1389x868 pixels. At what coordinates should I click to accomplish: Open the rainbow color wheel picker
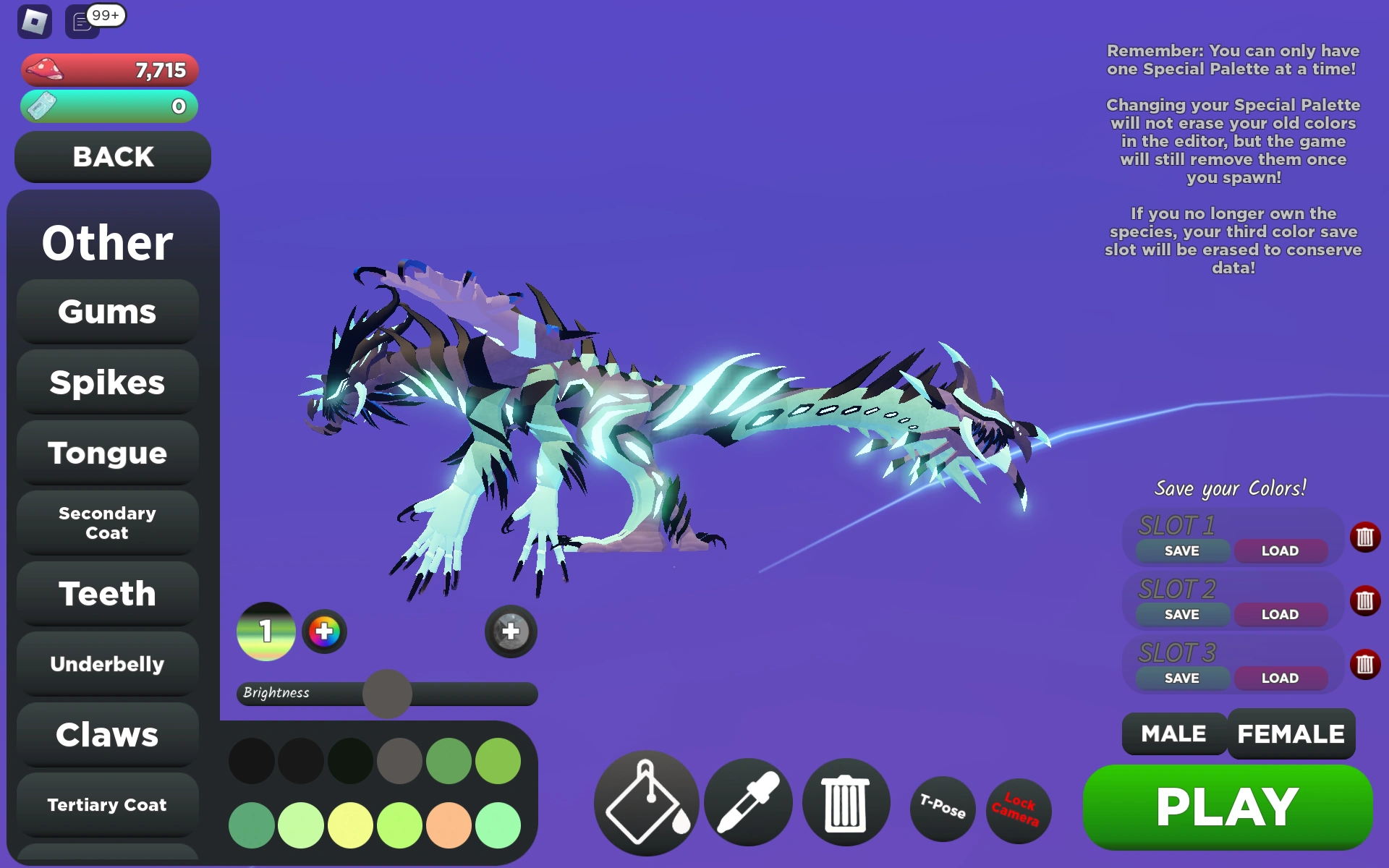325,631
